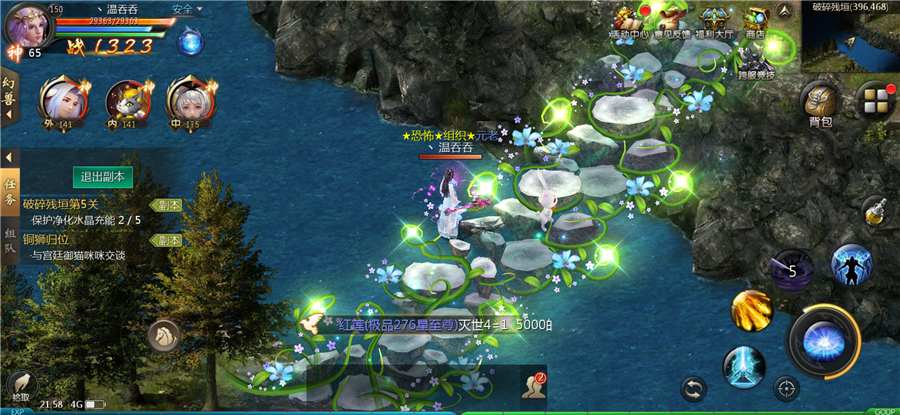Viewport: 900px width, 415px height.
Task: Open the 福利大厅 welfare hall chest
Action: click(x=713, y=22)
